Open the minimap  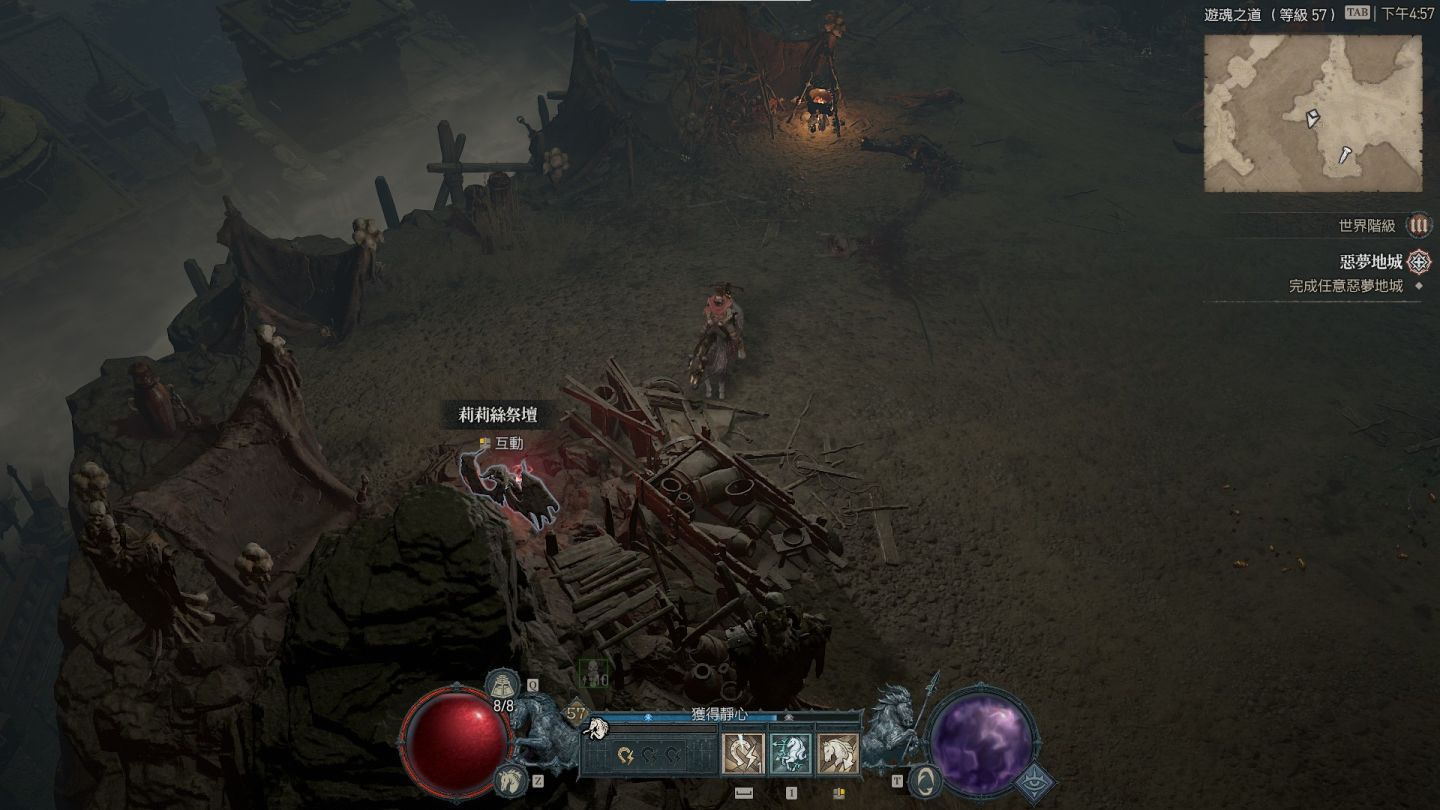coord(1312,113)
